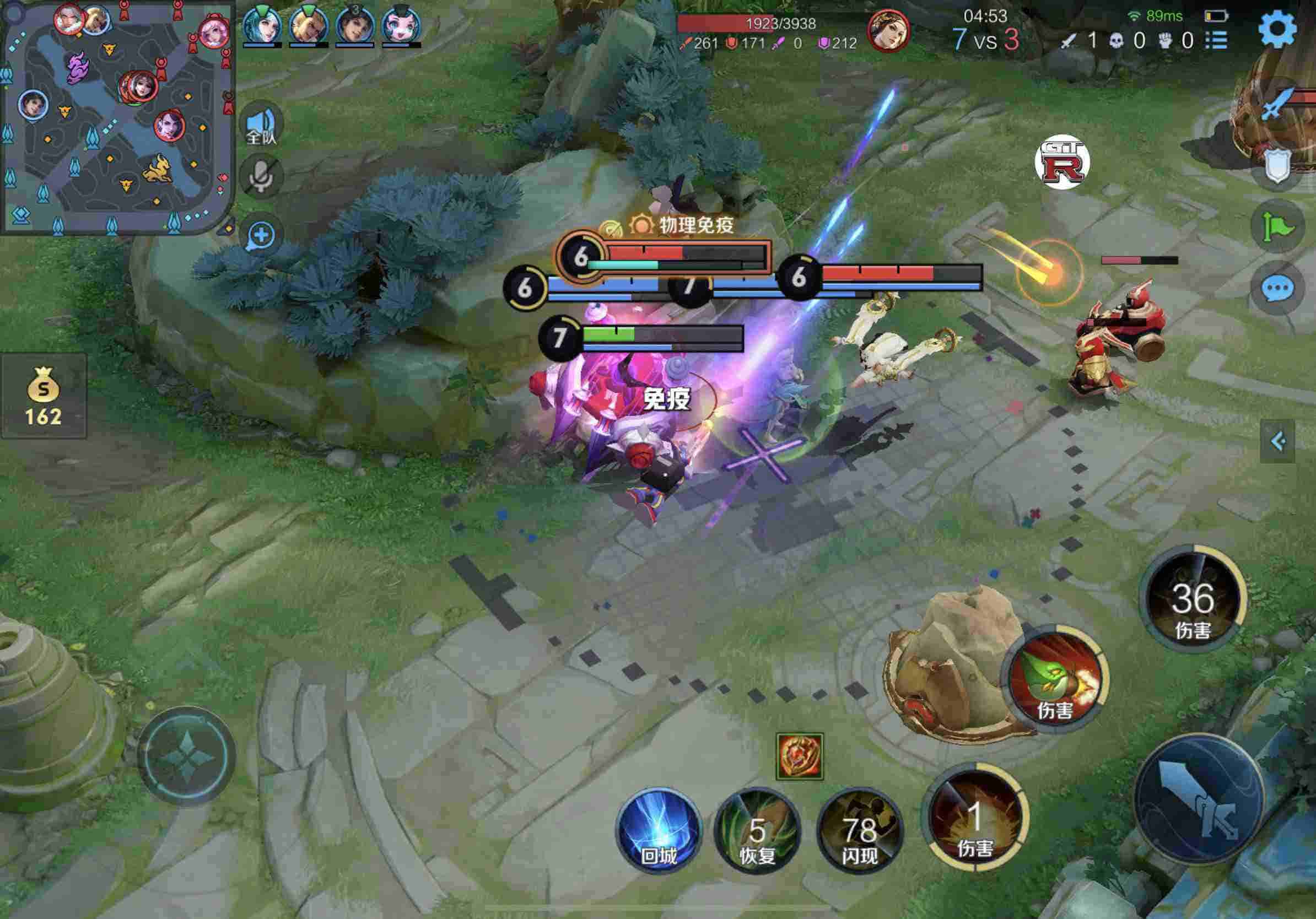Expand the side panel arrow

[1277, 441]
